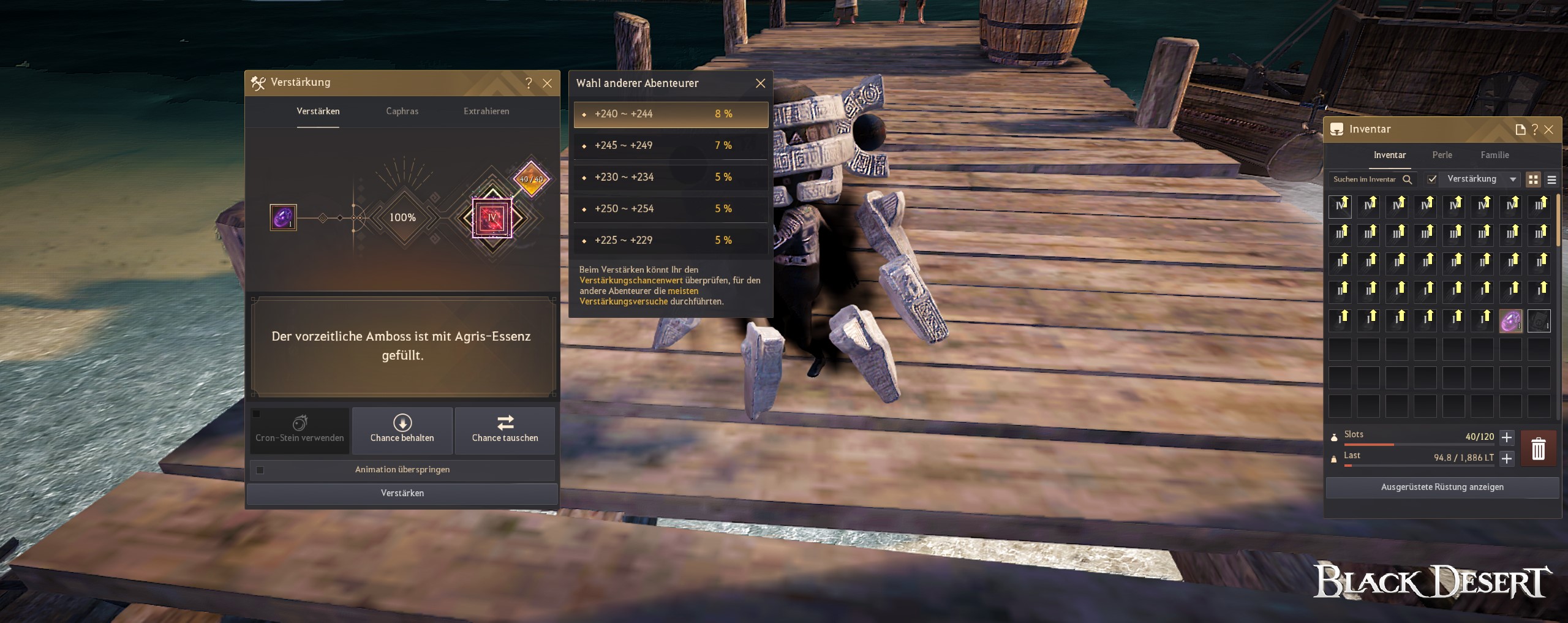Select the purple gem inventory item
This screenshot has width=1568, height=623.
1510,320
